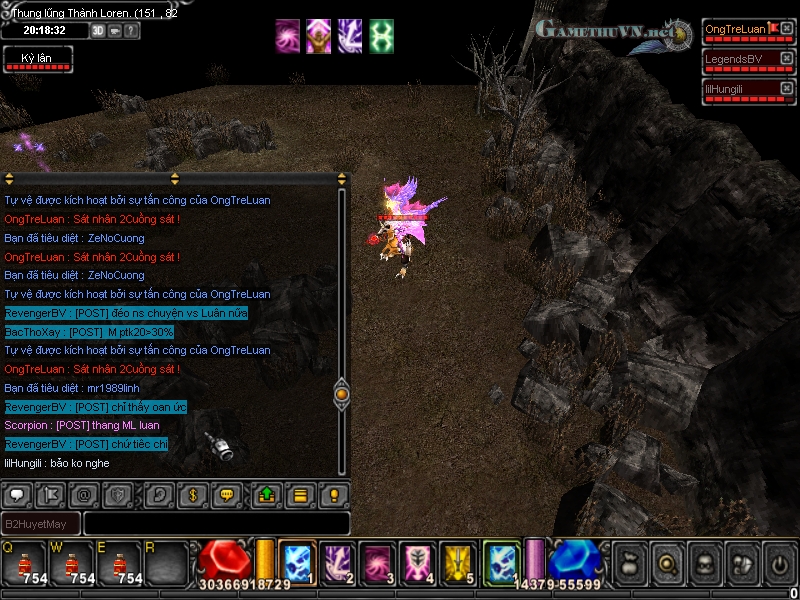Image resolution: width=800 pixels, height=600 pixels.
Task: Open the inventory bag menu
Action: click(628, 564)
